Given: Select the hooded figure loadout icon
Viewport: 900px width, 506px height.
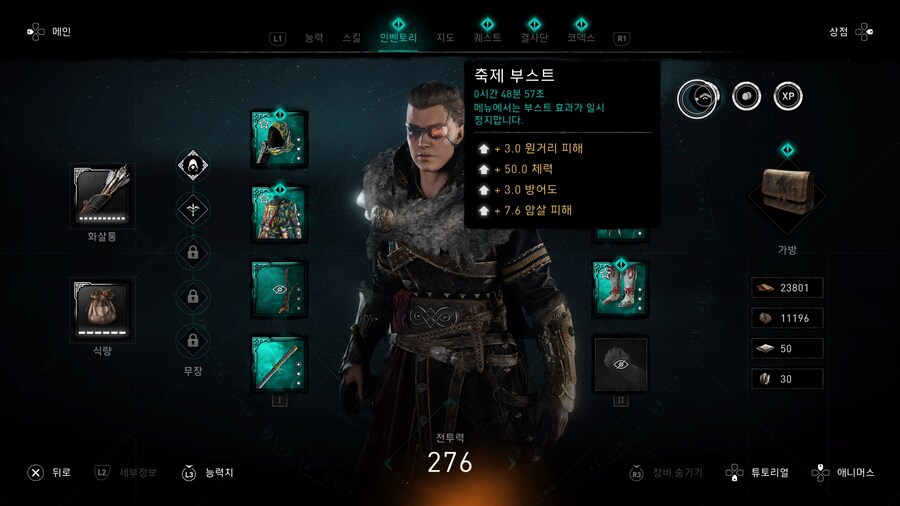Looking at the screenshot, I should (192, 165).
